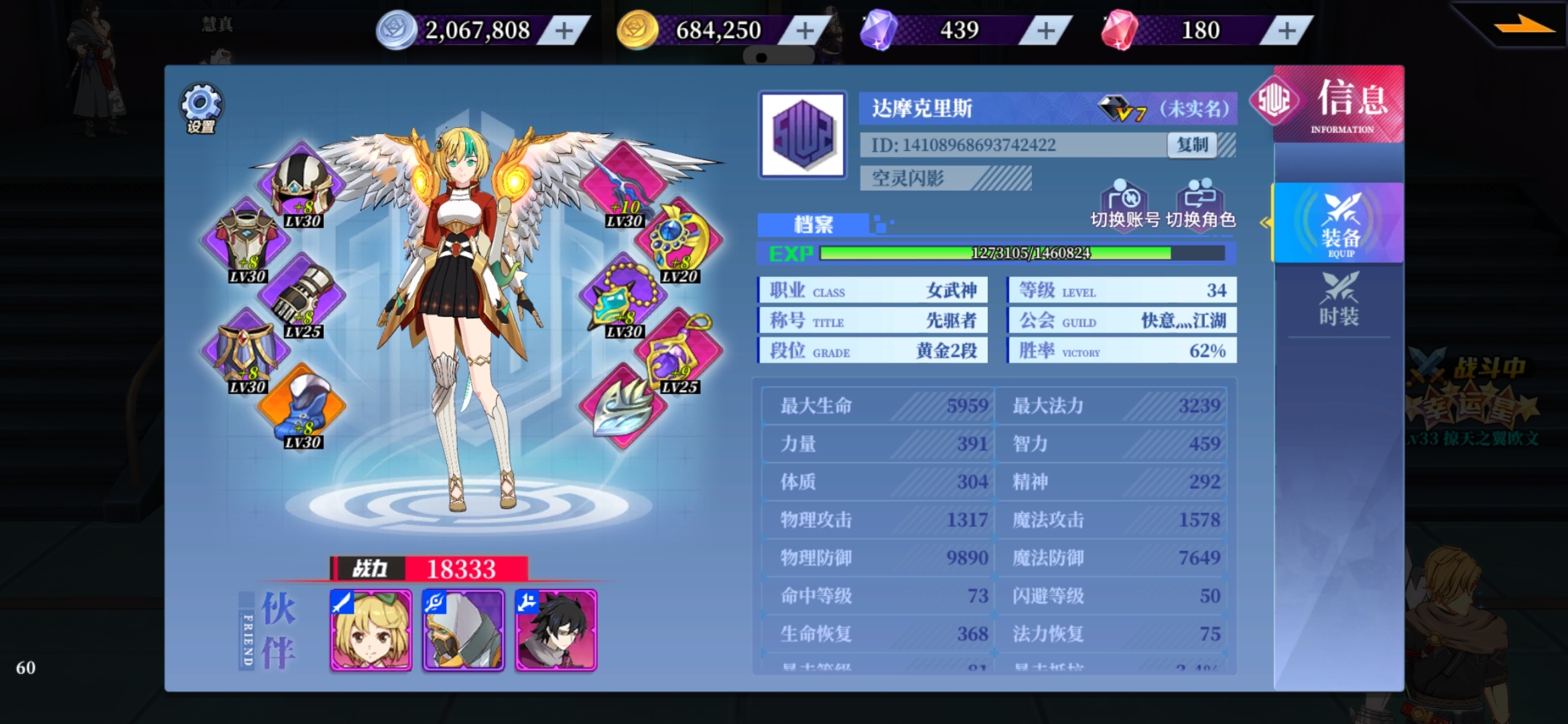Switch to the 装备 Equip tab
Viewport: 1568px width, 724px height.
(1340, 223)
